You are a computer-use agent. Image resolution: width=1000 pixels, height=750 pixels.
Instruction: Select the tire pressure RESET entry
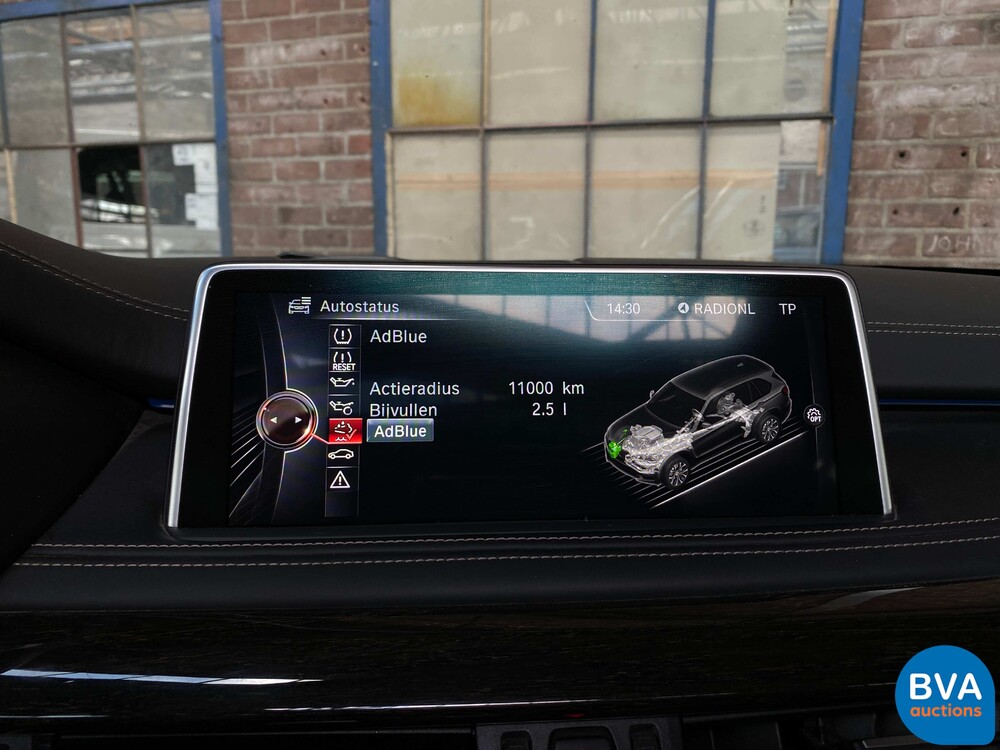[342, 360]
